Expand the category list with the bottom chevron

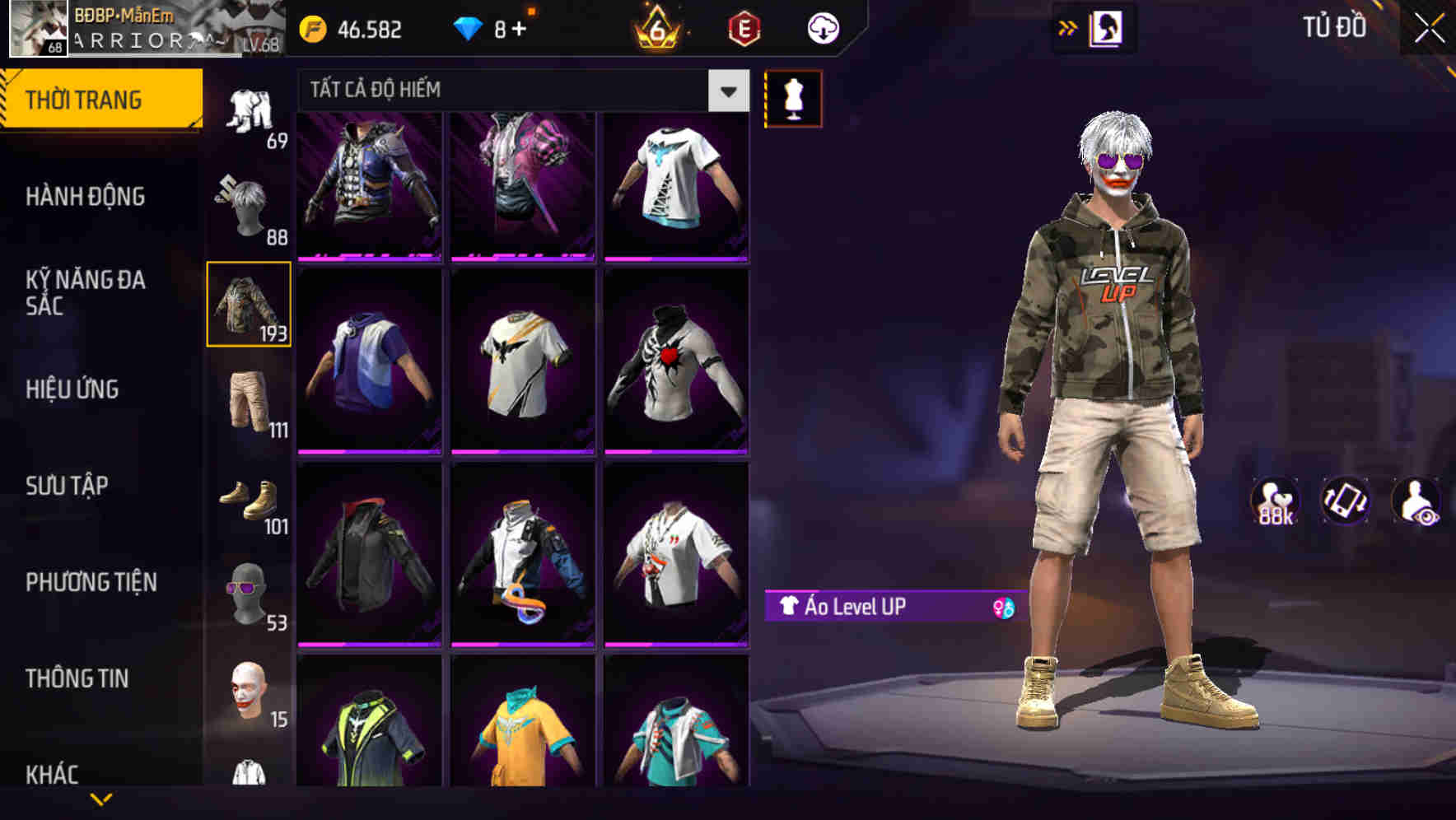tap(102, 800)
